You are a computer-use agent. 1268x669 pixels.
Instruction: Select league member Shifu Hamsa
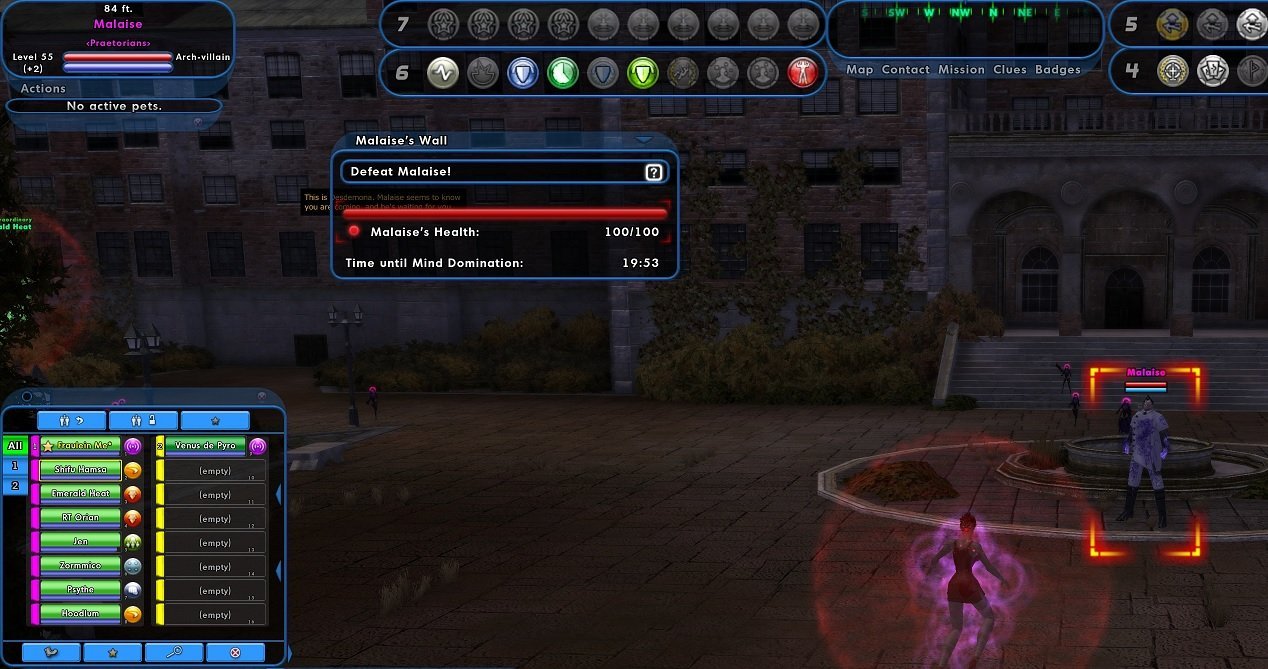[79, 469]
